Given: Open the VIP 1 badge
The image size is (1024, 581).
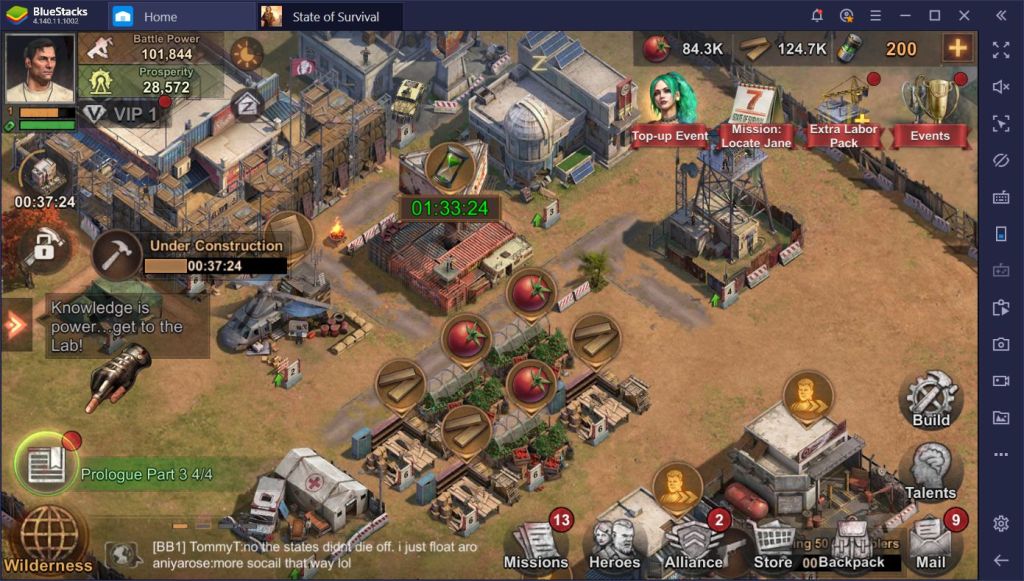Looking at the screenshot, I should [123, 113].
